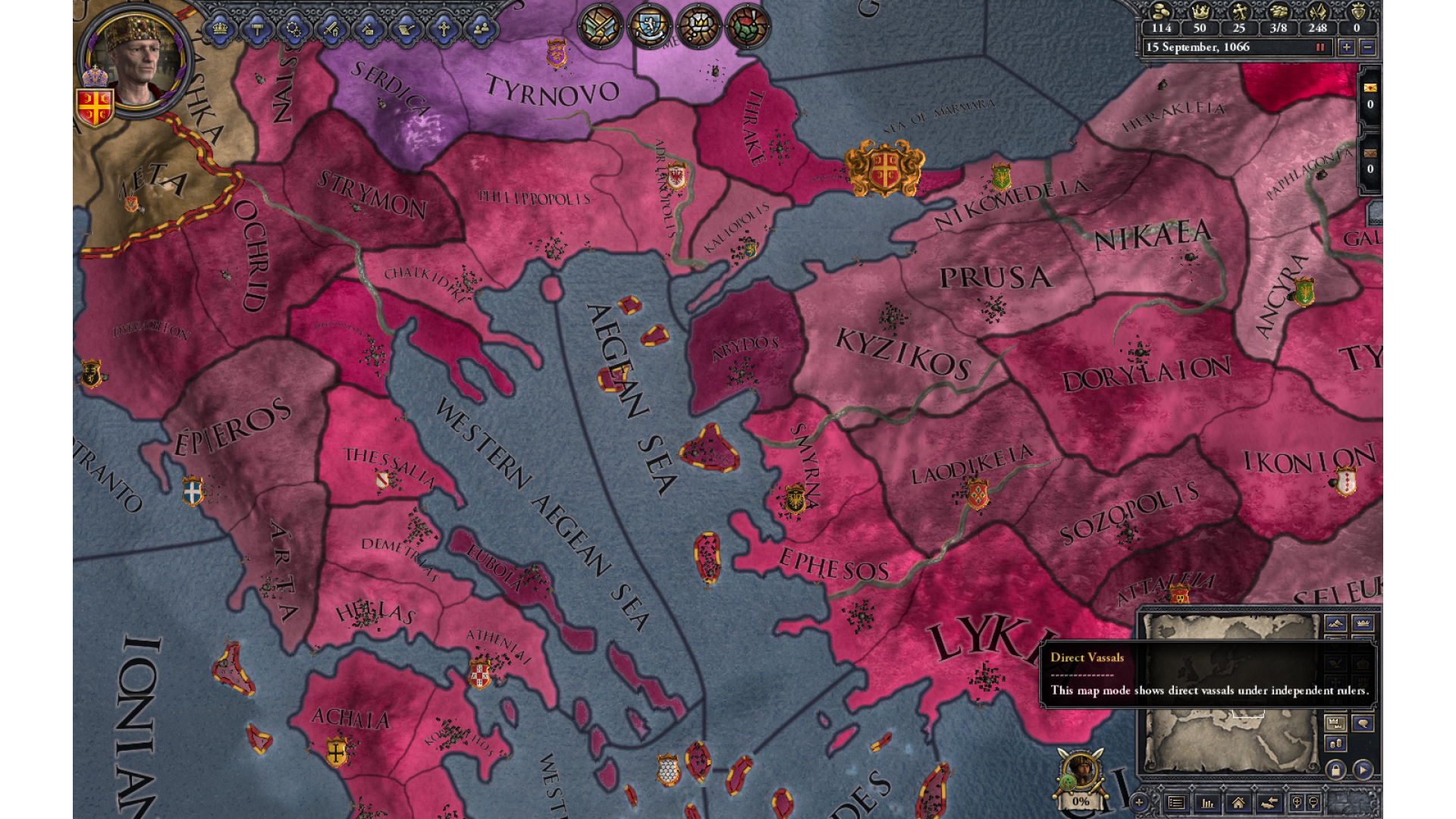Go to capital with the house button
The height and width of the screenshot is (819, 1456).
1238,802
